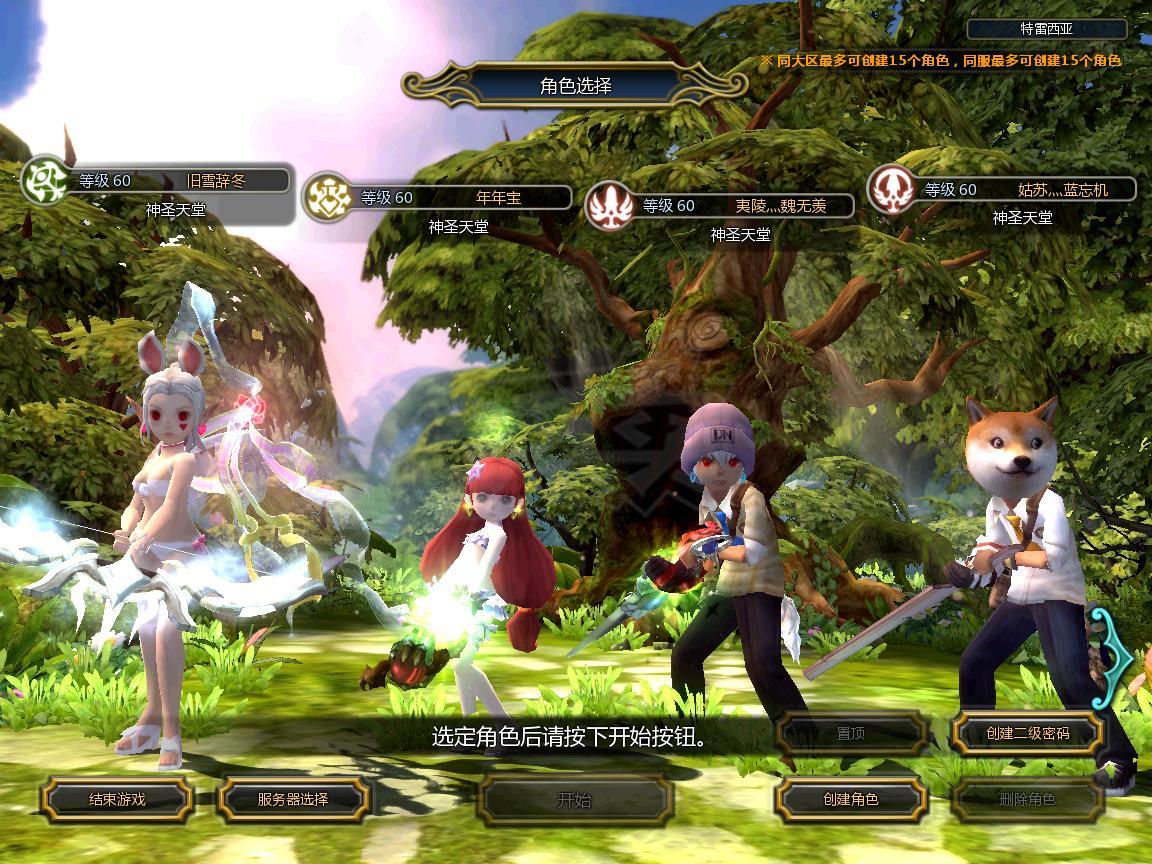Open 服务器选择 server selection
Screen dimensions: 1152x864
293,799
